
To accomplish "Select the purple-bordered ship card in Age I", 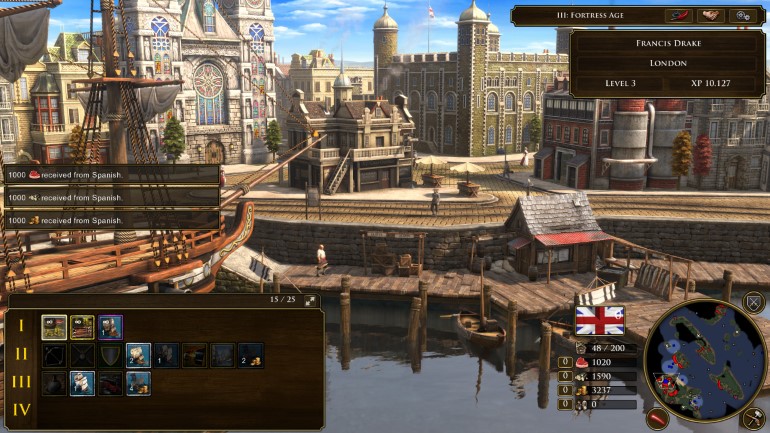I will pos(111,327).
